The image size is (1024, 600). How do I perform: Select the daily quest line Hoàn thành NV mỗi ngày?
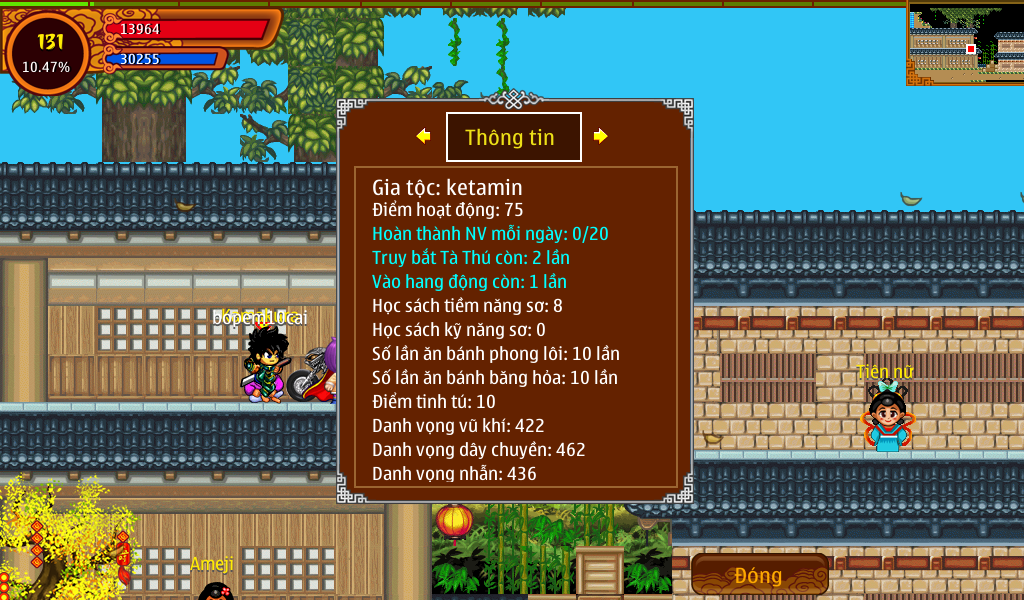(x=490, y=234)
